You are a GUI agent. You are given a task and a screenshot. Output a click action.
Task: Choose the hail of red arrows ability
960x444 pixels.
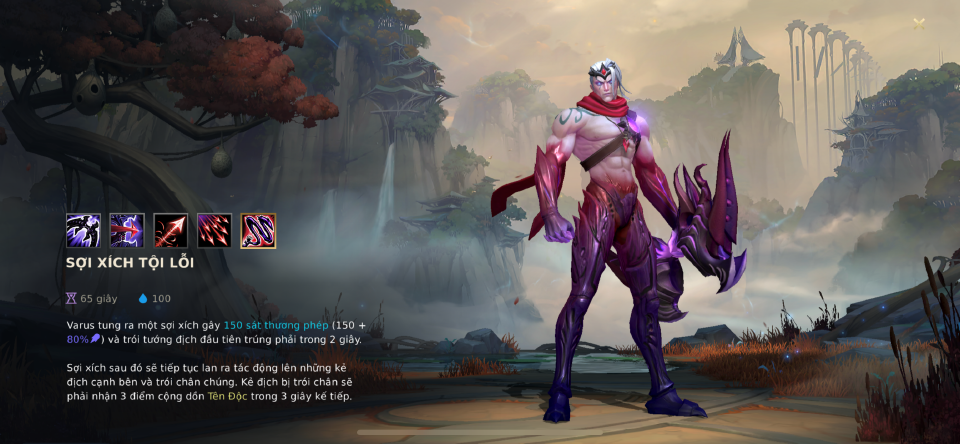coord(215,231)
